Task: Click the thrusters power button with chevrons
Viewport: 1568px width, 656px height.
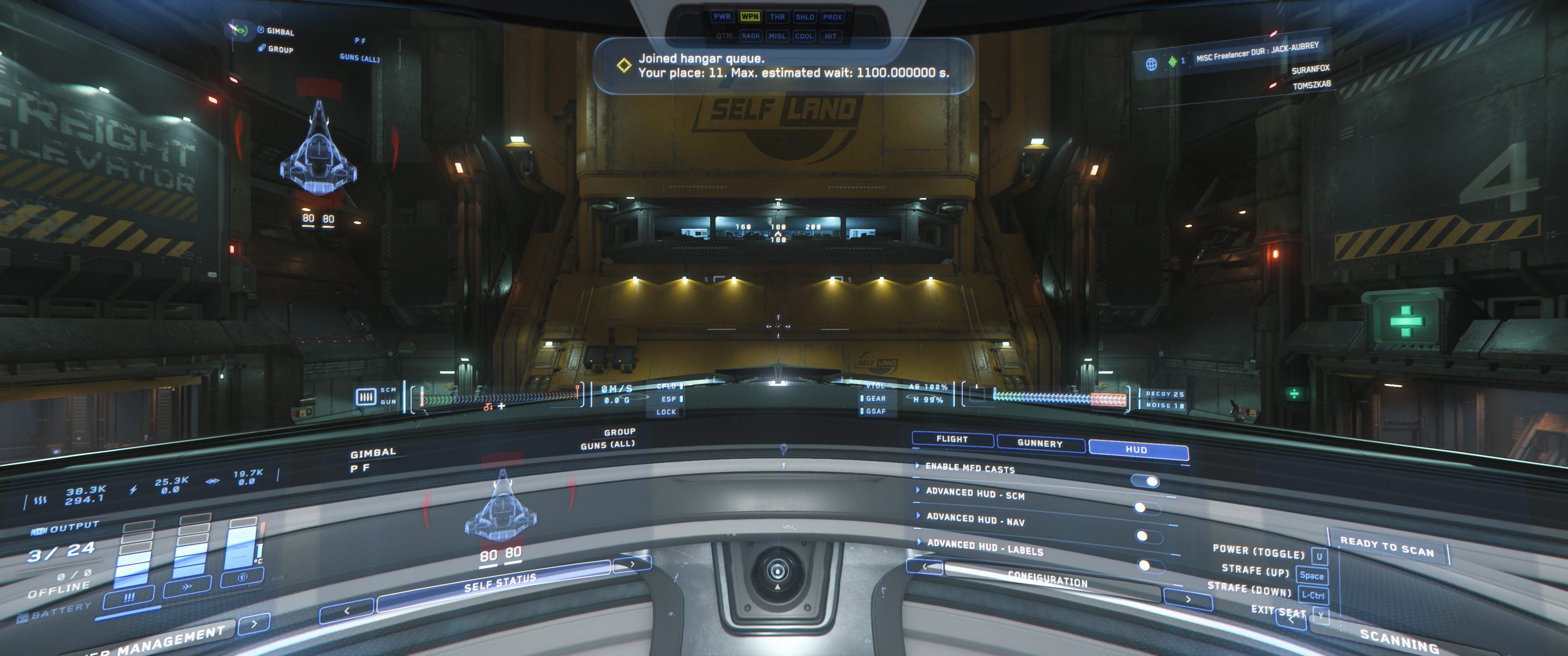Action: coord(187,587)
